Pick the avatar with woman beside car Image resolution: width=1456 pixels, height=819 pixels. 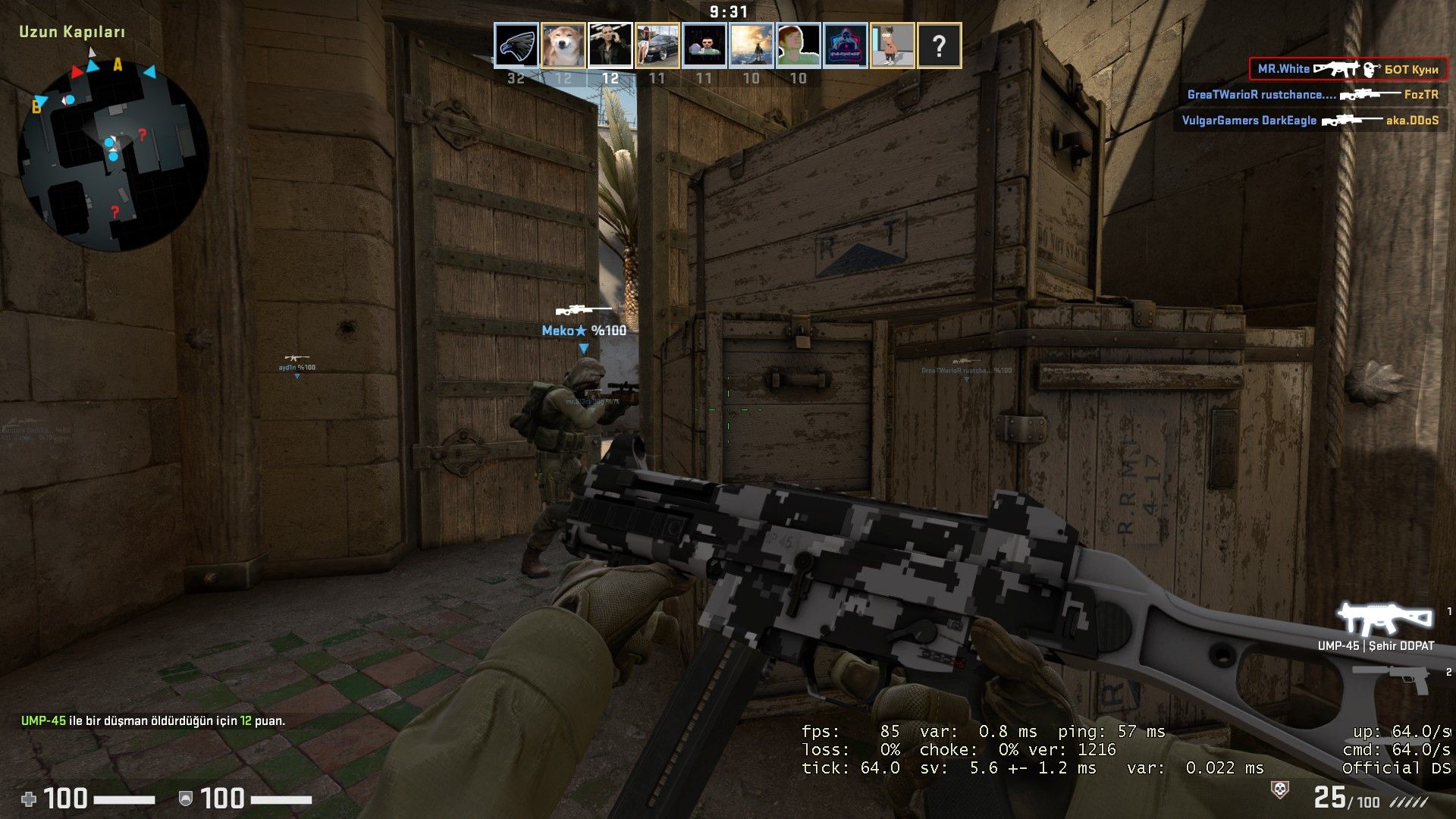coord(657,45)
